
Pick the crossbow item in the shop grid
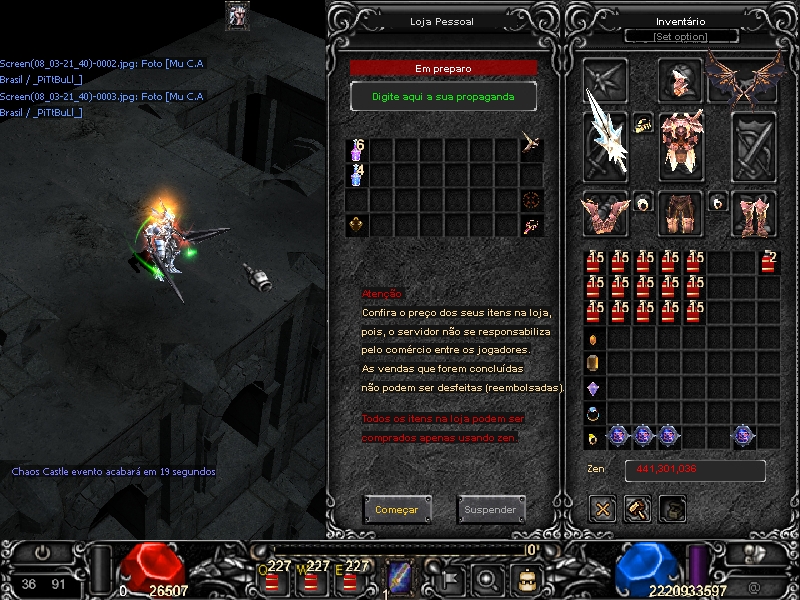[532, 149]
